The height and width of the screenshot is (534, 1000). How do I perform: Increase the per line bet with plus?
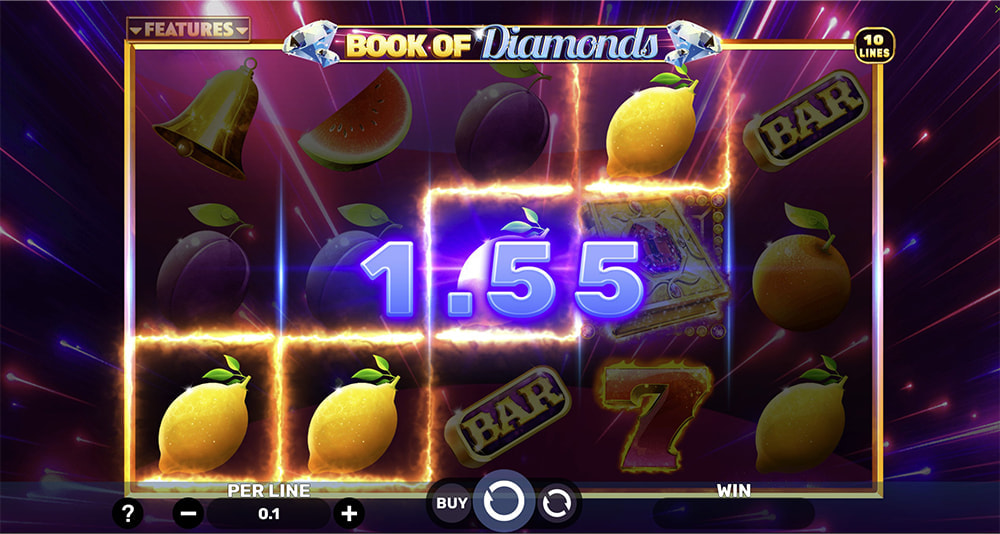point(349,514)
